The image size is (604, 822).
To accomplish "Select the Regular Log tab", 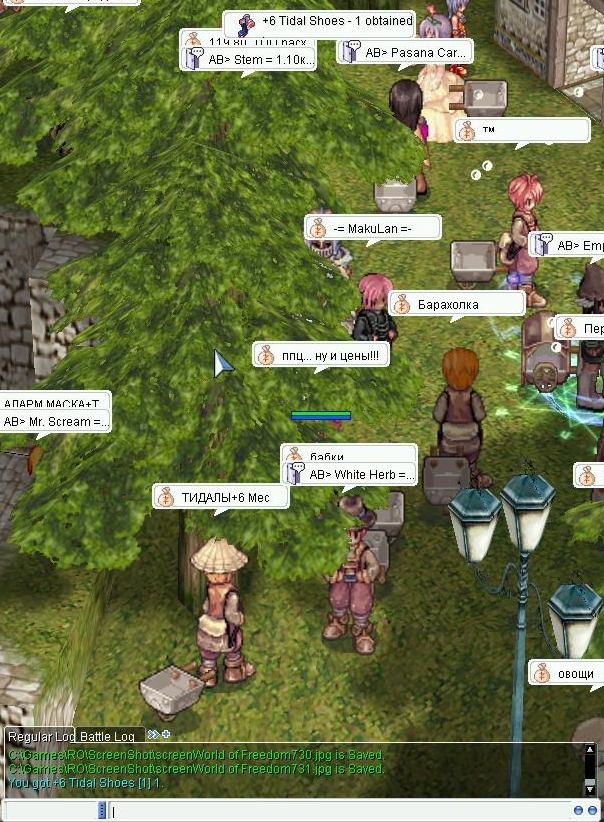I will pyautogui.click(x=40, y=737).
